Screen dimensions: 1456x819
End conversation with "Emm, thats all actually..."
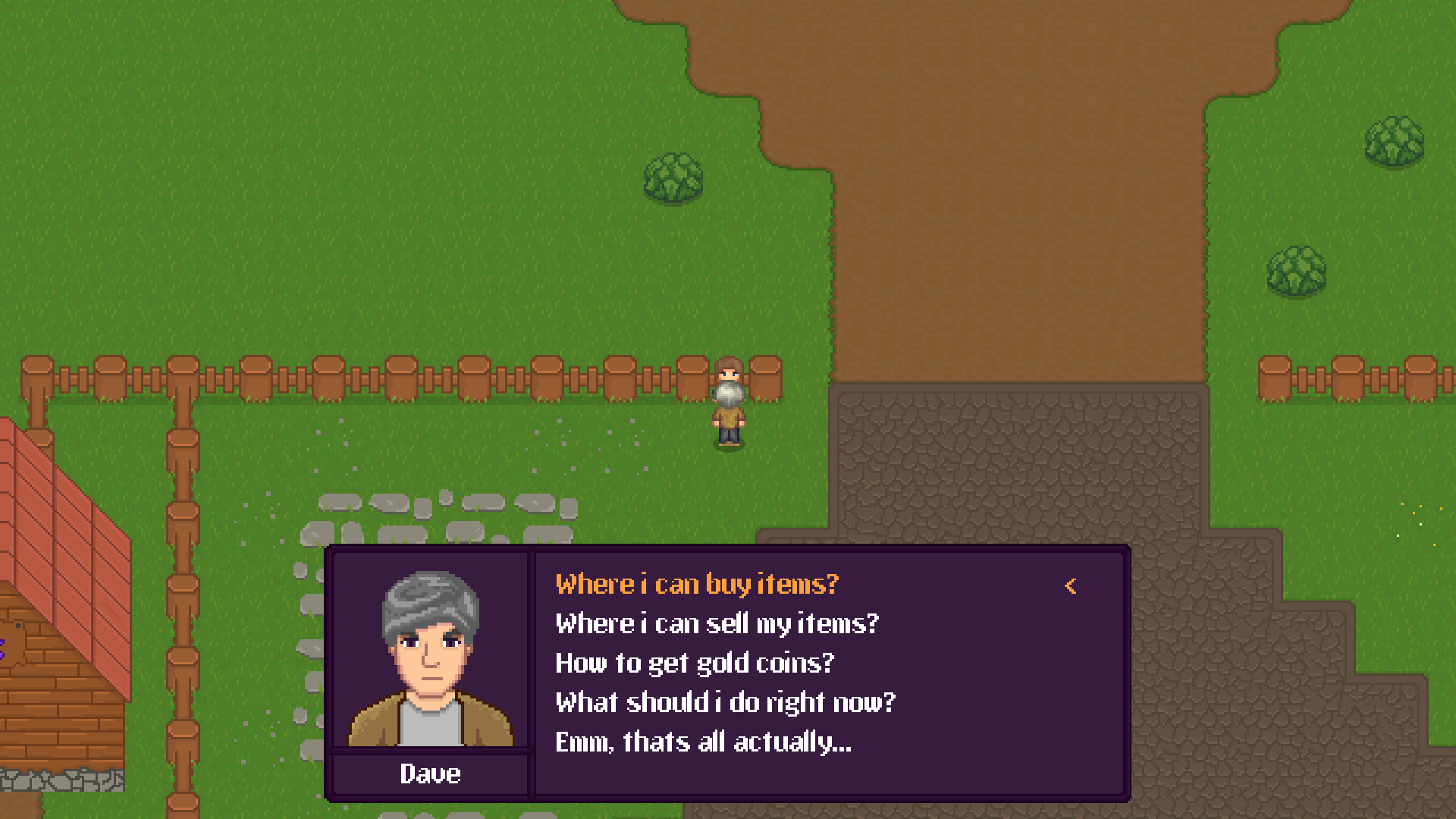tap(703, 742)
